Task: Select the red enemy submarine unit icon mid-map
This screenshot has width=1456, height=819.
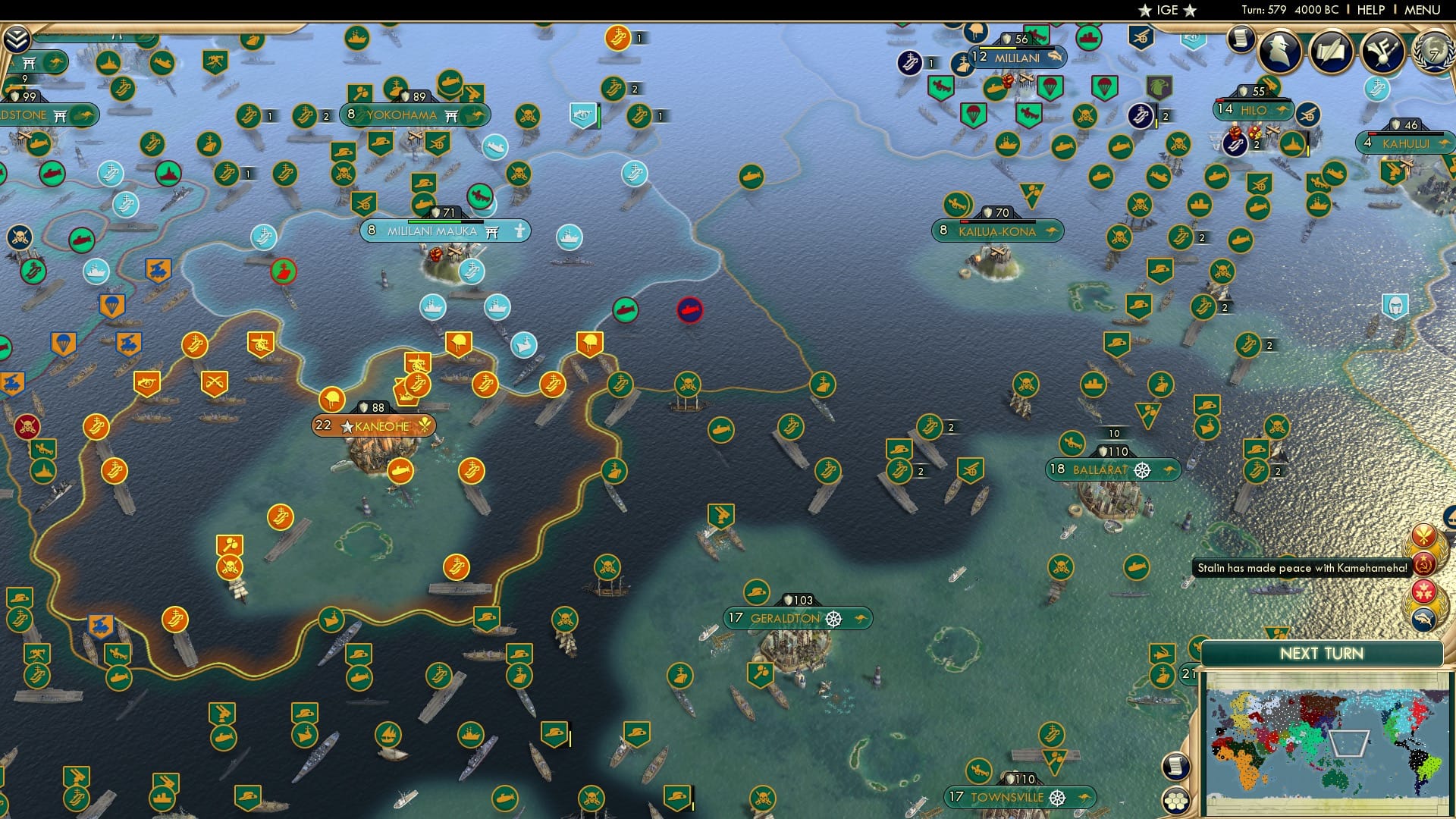Action: [x=689, y=310]
